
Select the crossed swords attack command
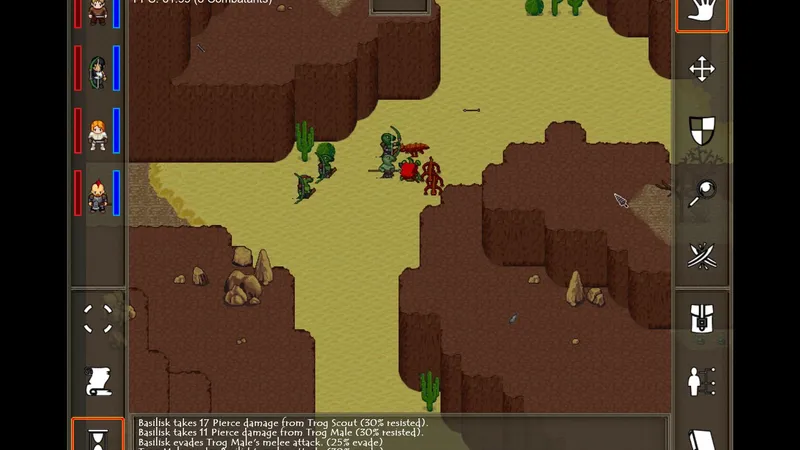701,255
